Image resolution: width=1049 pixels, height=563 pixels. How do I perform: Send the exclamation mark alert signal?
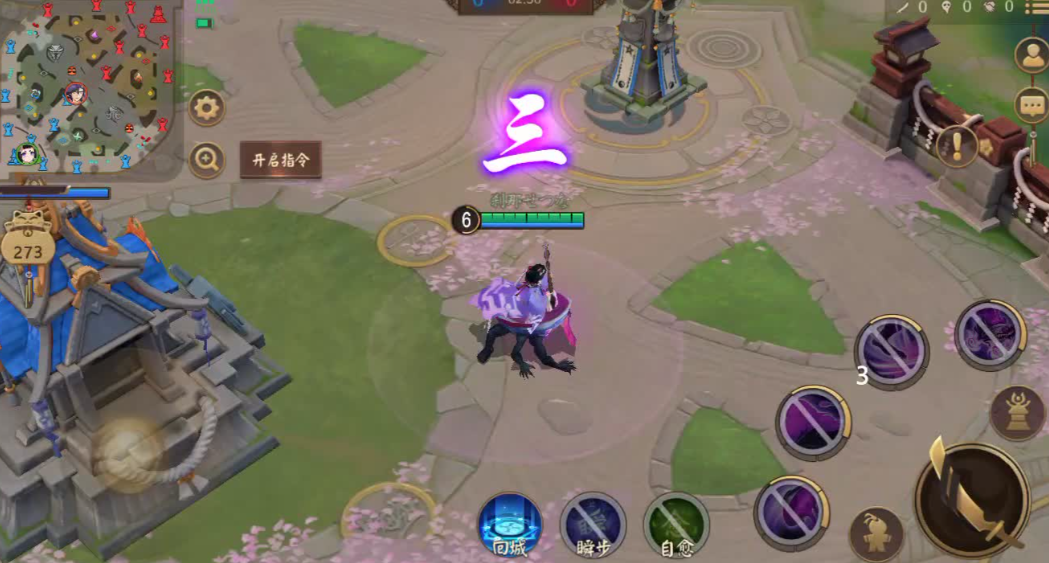(x=957, y=147)
